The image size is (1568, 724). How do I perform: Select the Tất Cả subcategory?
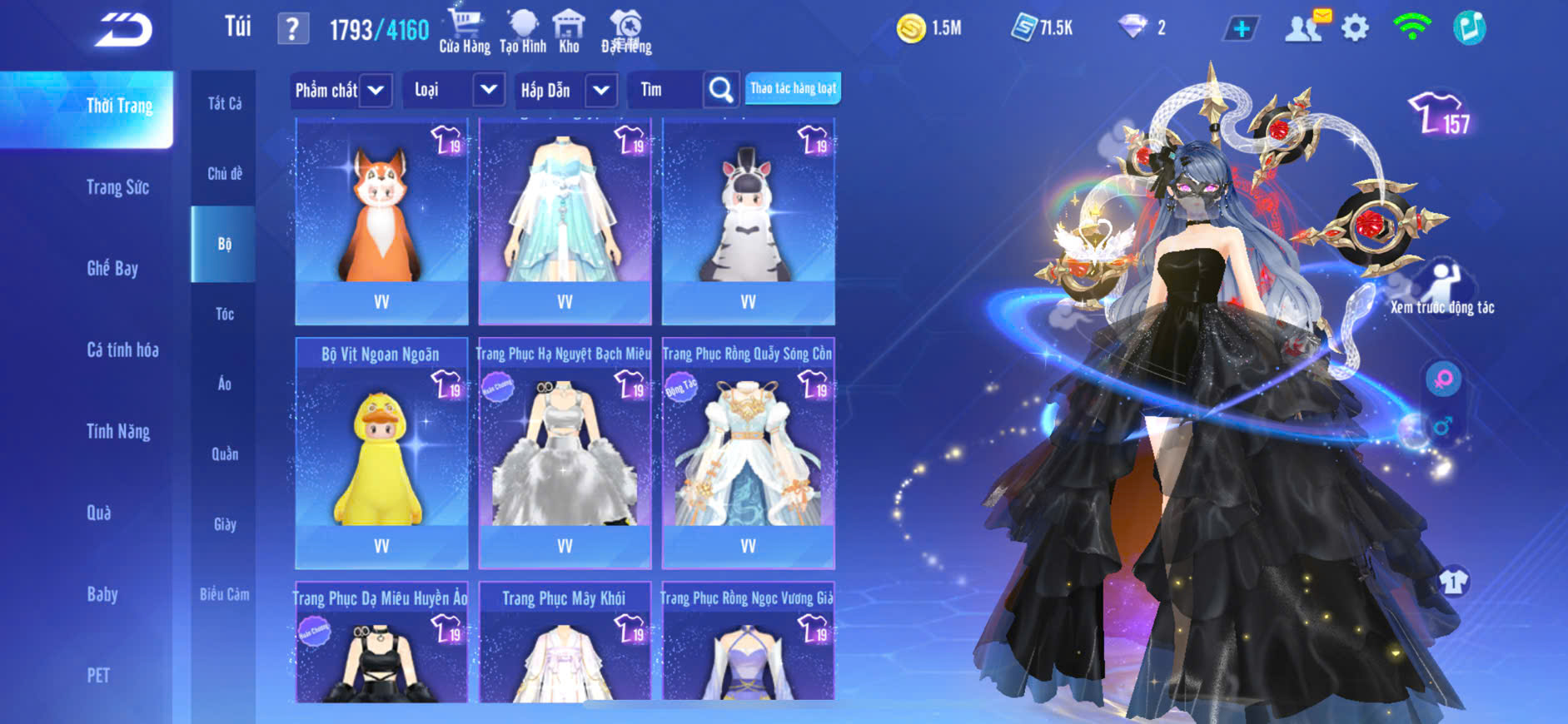(224, 103)
